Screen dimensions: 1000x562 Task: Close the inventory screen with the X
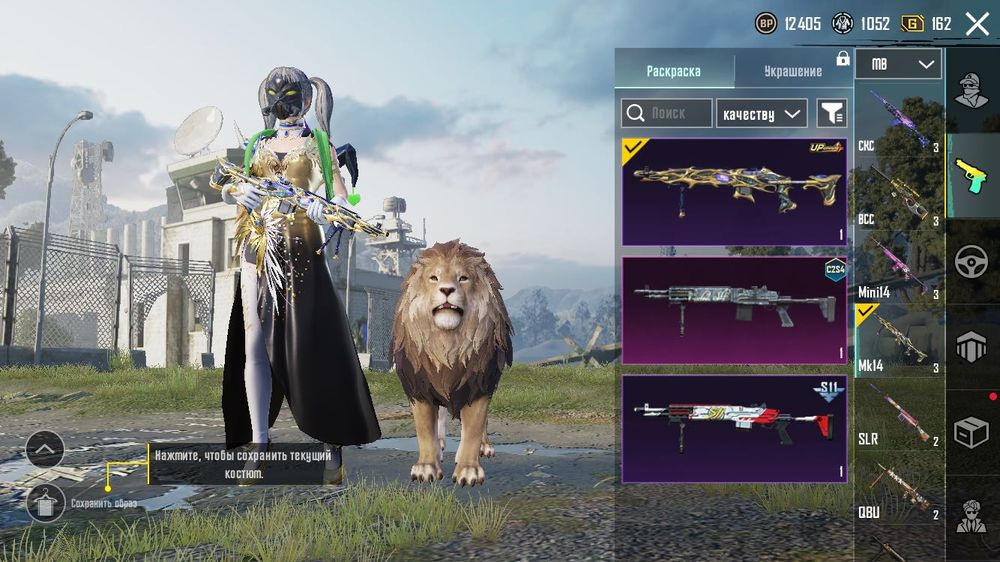[x=976, y=24]
